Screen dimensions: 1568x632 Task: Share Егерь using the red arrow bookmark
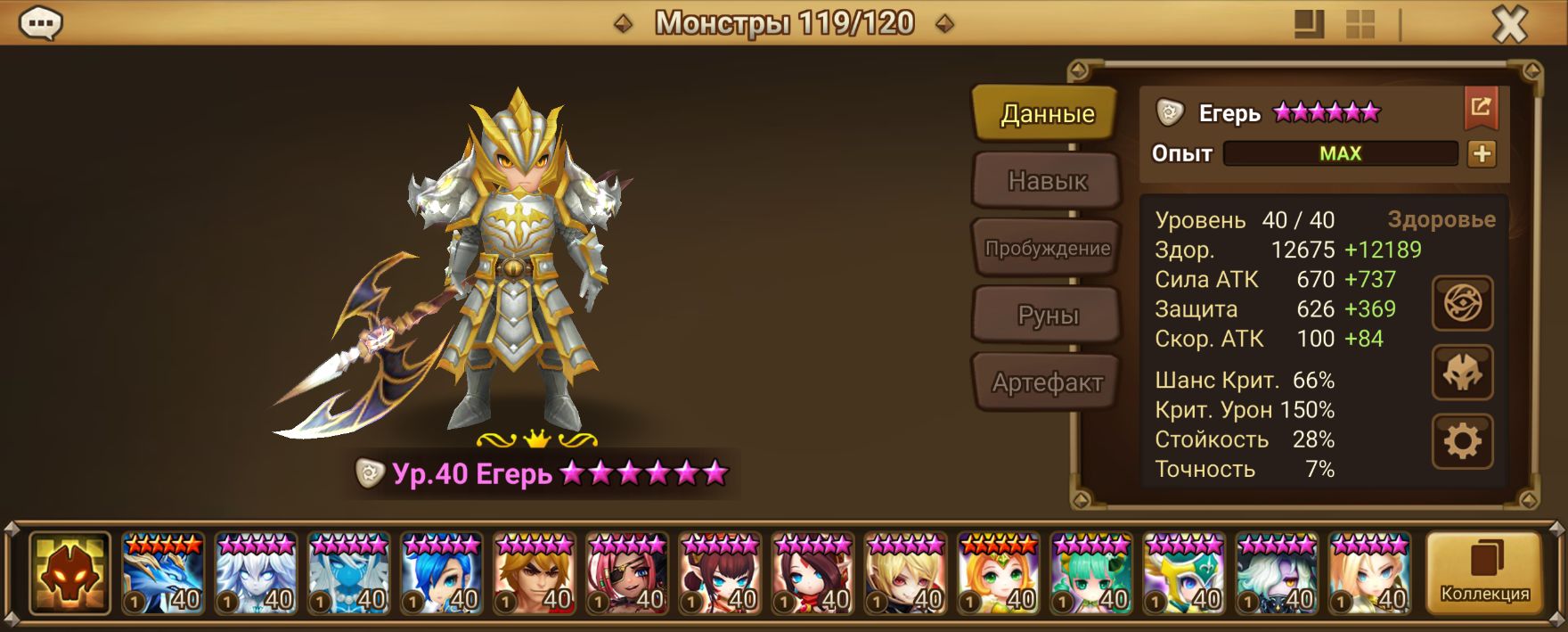click(1481, 109)
